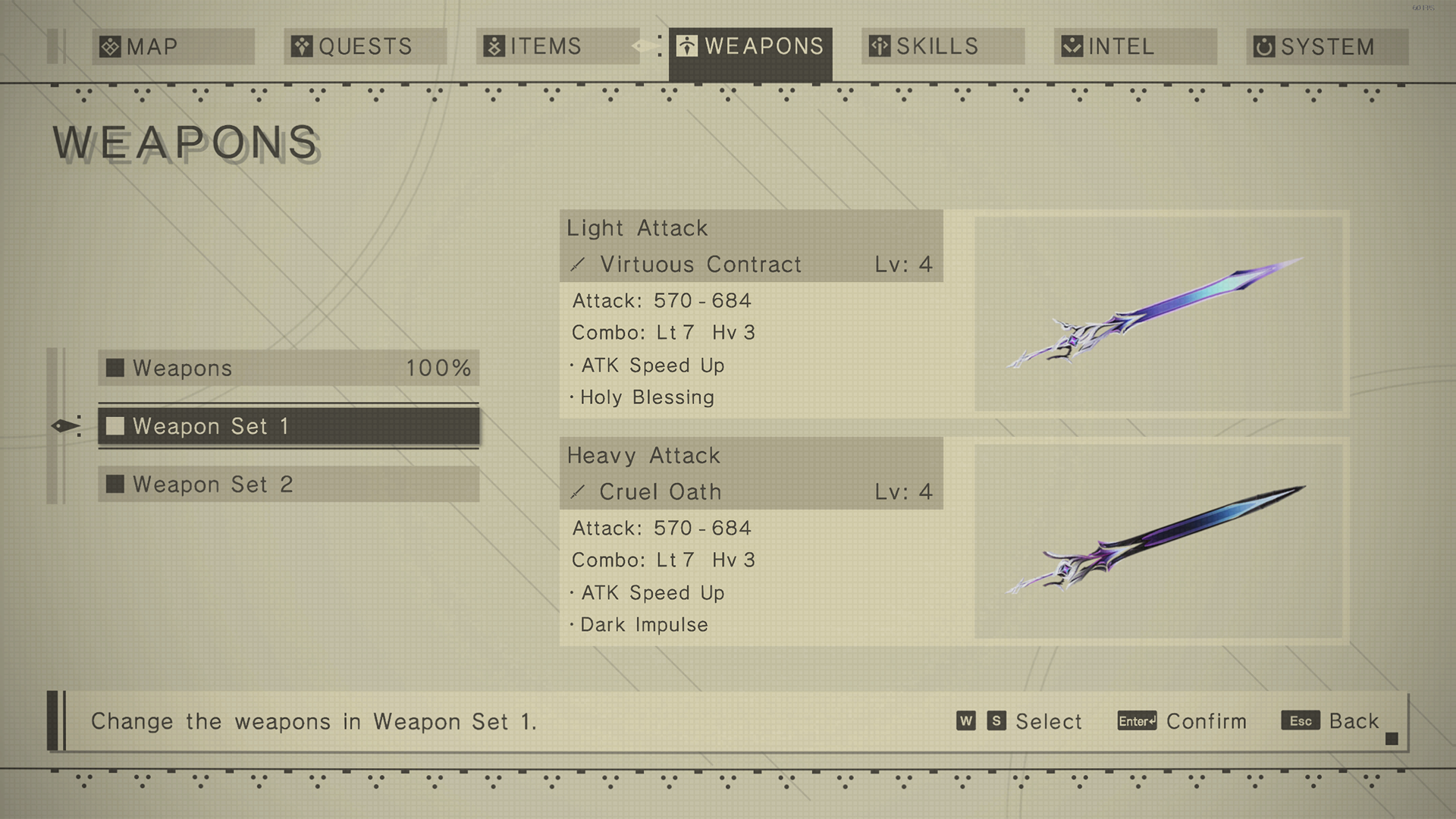Select the Cruel Oath heavy attack weapon
This screenshot has width=1456, height=819.
pos(751,492)
